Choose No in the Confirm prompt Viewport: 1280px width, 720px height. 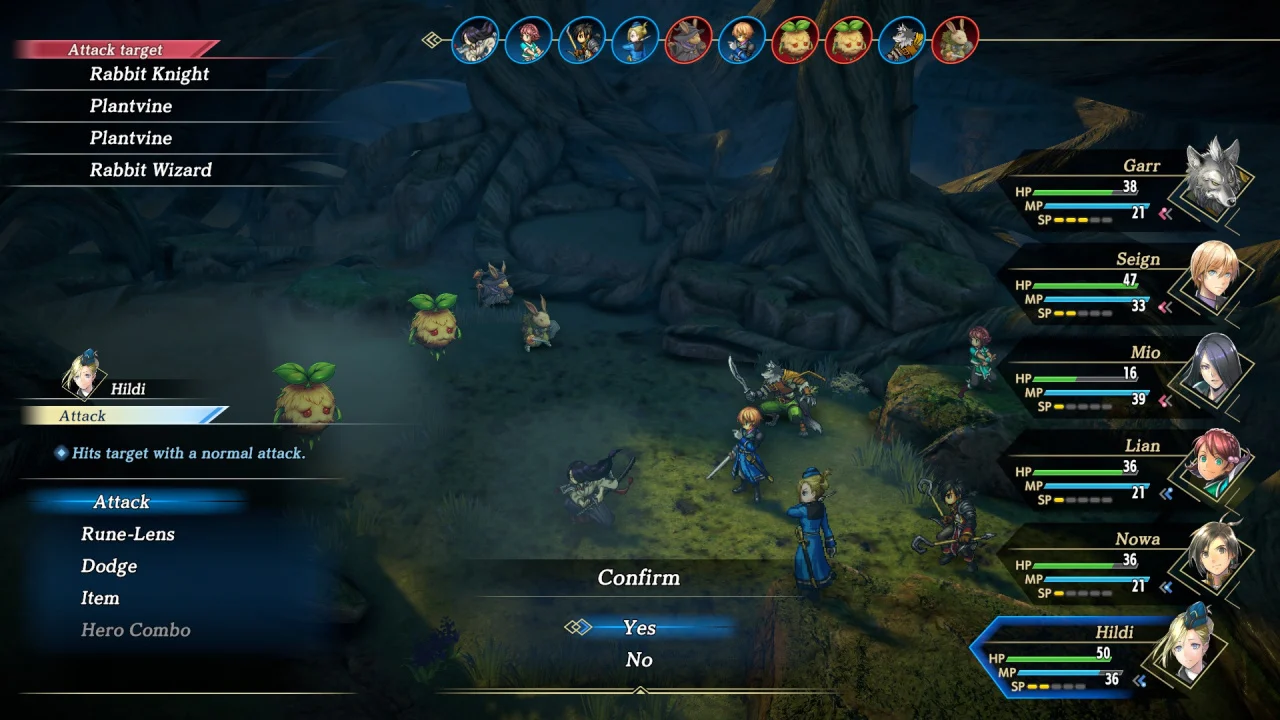pos(639,659)
